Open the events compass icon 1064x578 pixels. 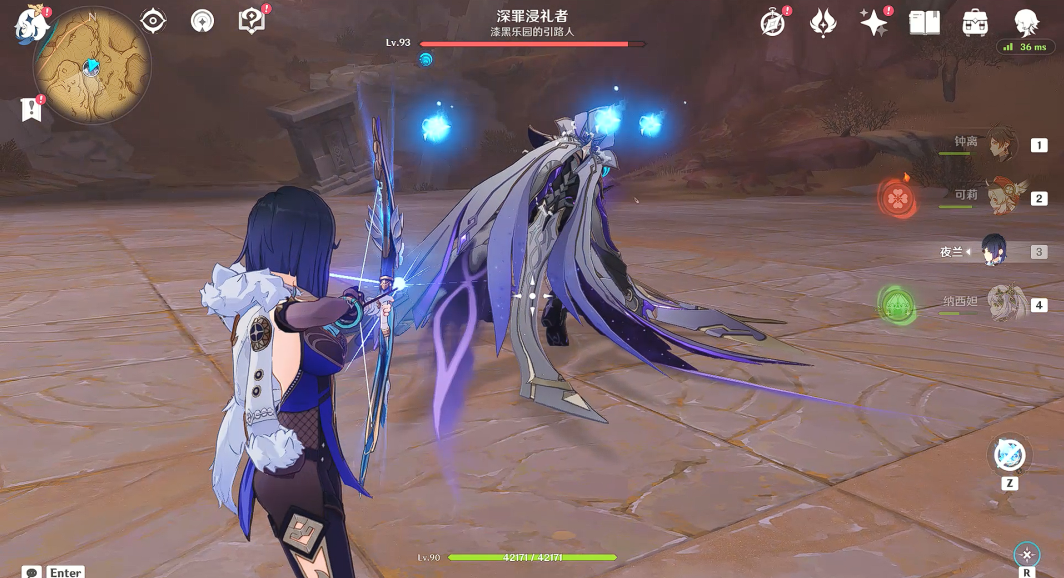click(773, 22)
